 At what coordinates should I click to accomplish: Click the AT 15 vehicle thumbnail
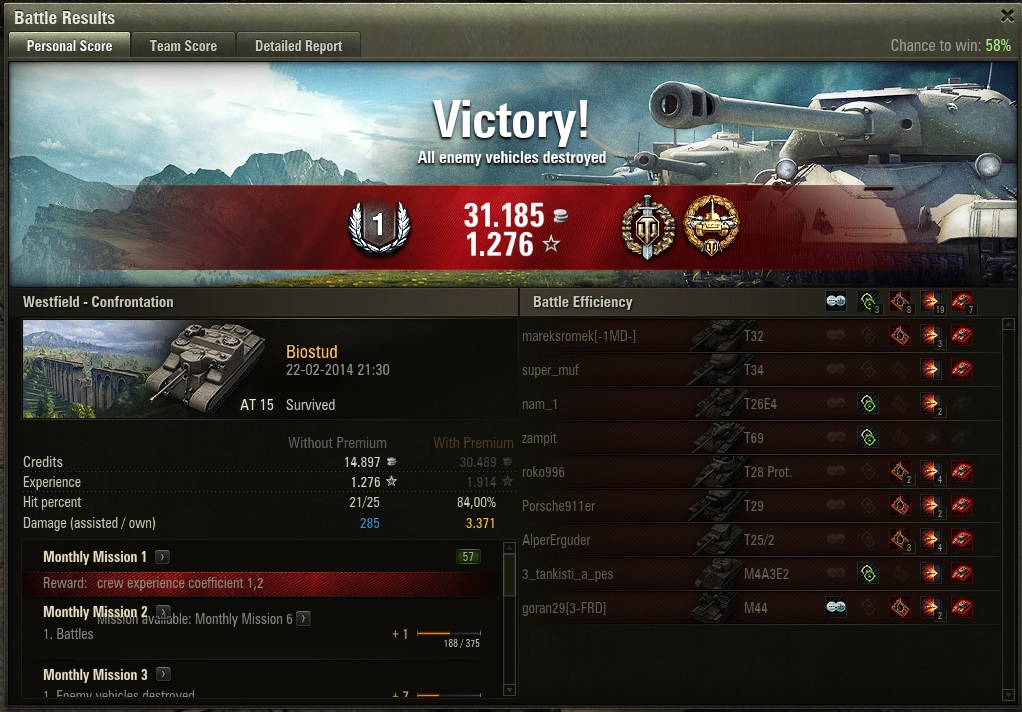coord(147,369)
